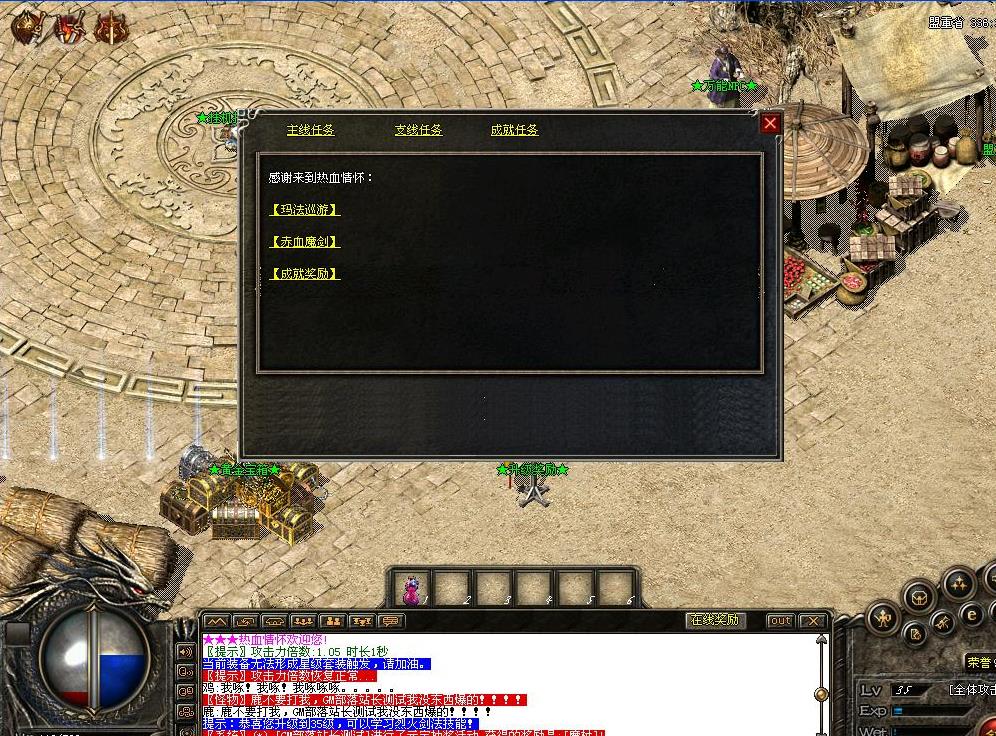Screen dimensions: 996x736
Task: Close the chat panel with its X button
Action: coord(813,621)
